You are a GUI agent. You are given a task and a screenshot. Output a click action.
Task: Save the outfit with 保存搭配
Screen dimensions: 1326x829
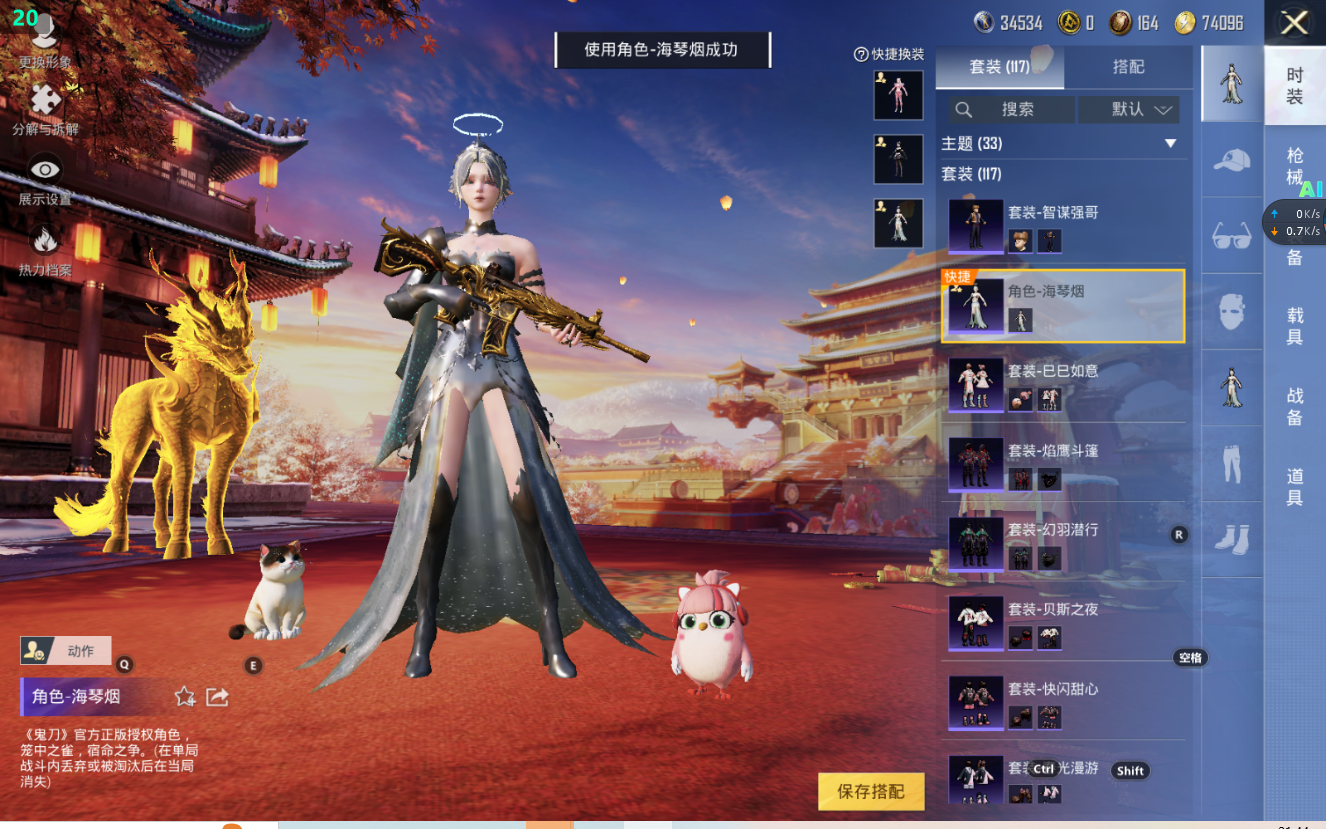point(870,791)
